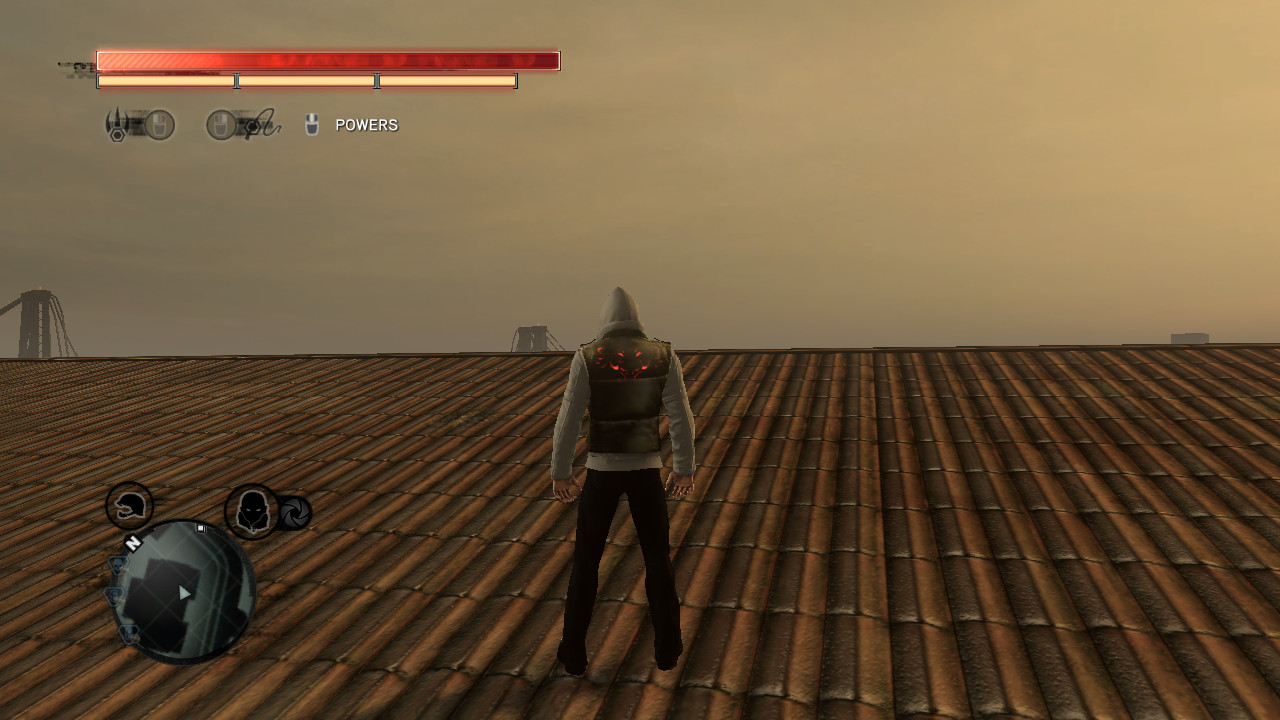Click the middle skull badge beside the minimap

[x=114, y=594]
